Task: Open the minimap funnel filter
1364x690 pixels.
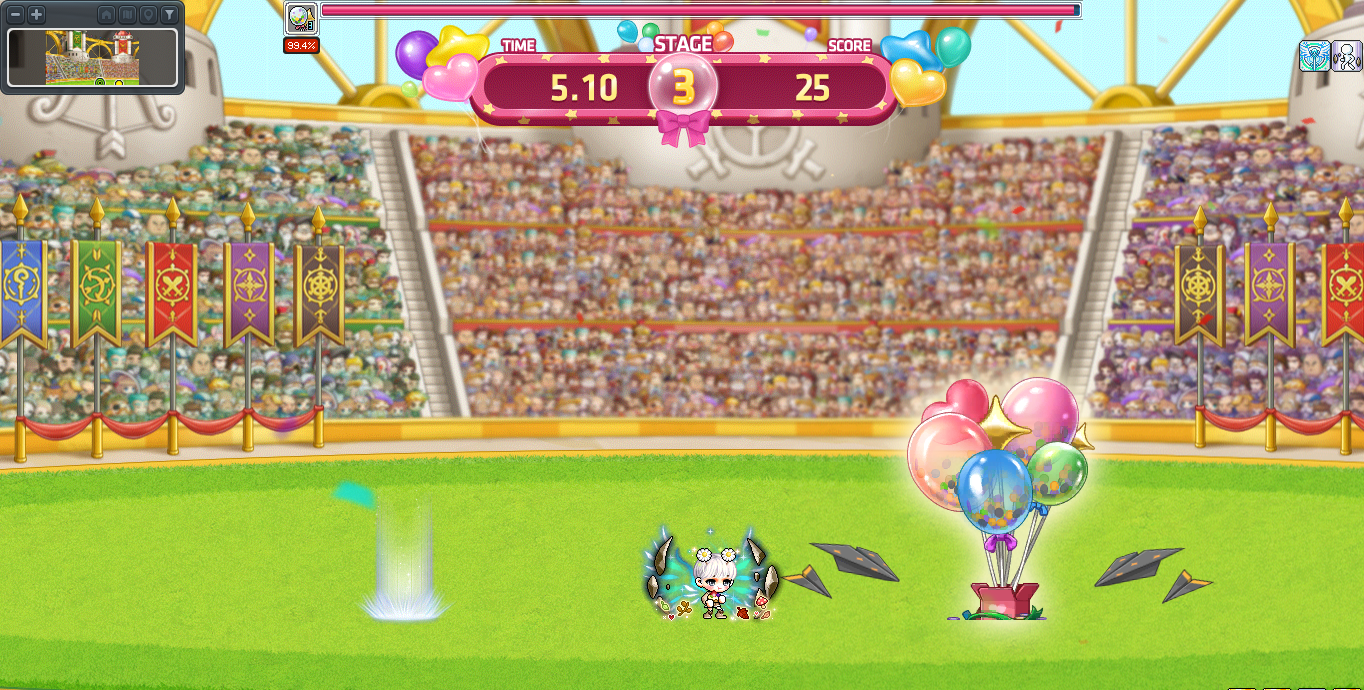Action: pos(169,15)
